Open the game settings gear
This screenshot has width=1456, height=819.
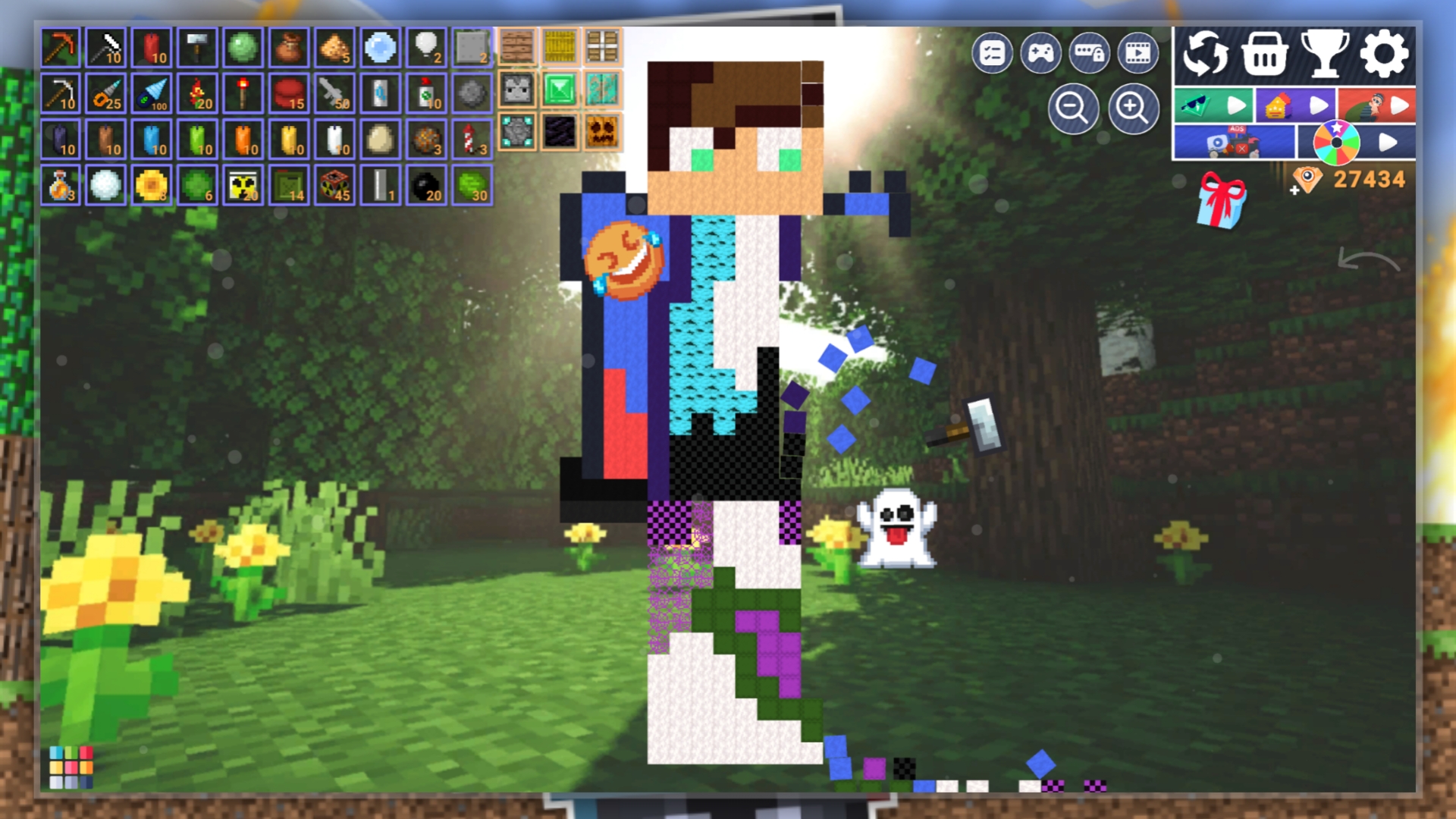(x=1384, y=53)
